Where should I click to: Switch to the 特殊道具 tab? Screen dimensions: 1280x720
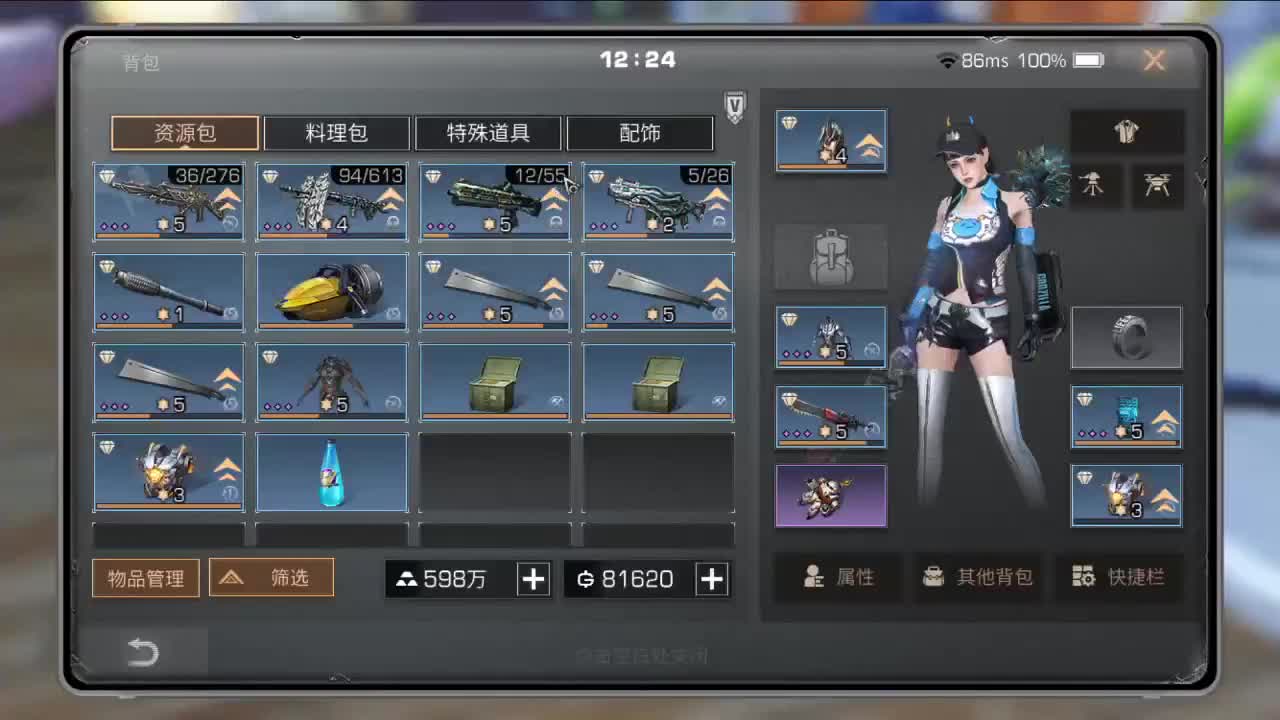(x=487, y=133)
